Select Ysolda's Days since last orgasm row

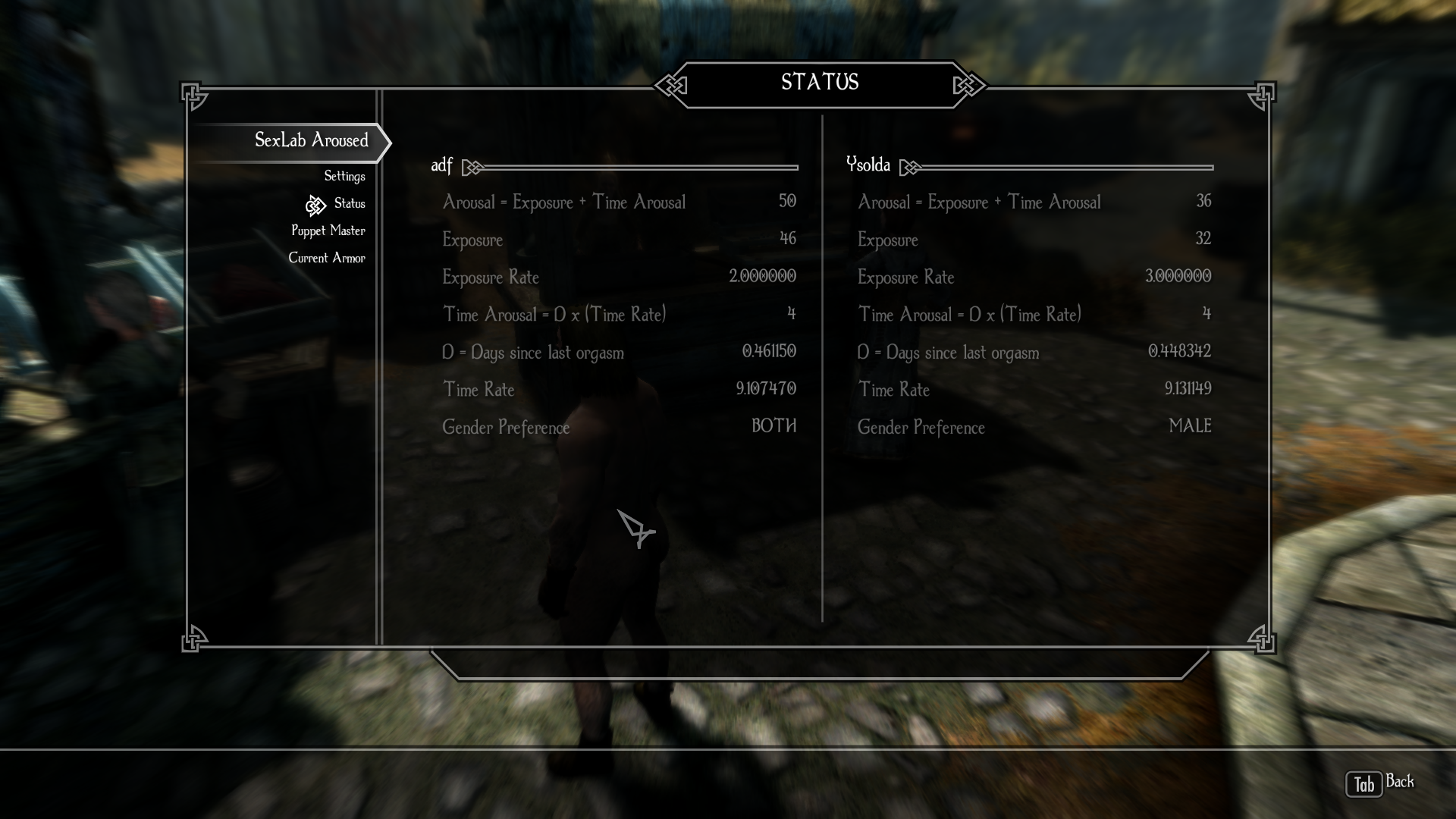click(1034, 352)
